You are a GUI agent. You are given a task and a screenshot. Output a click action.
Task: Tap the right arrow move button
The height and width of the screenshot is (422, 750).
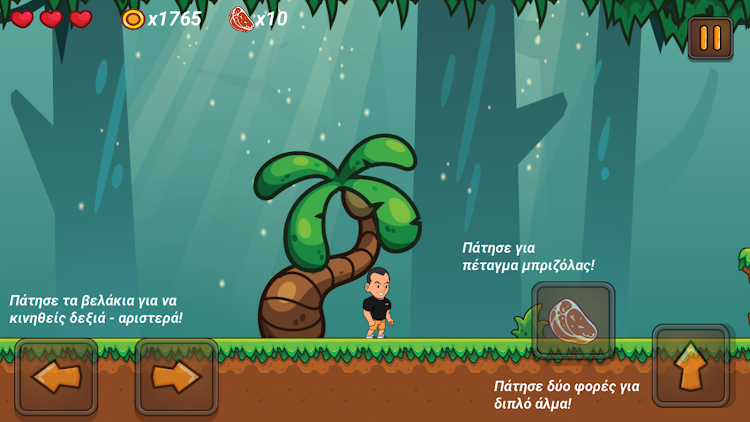pos(177,376)
